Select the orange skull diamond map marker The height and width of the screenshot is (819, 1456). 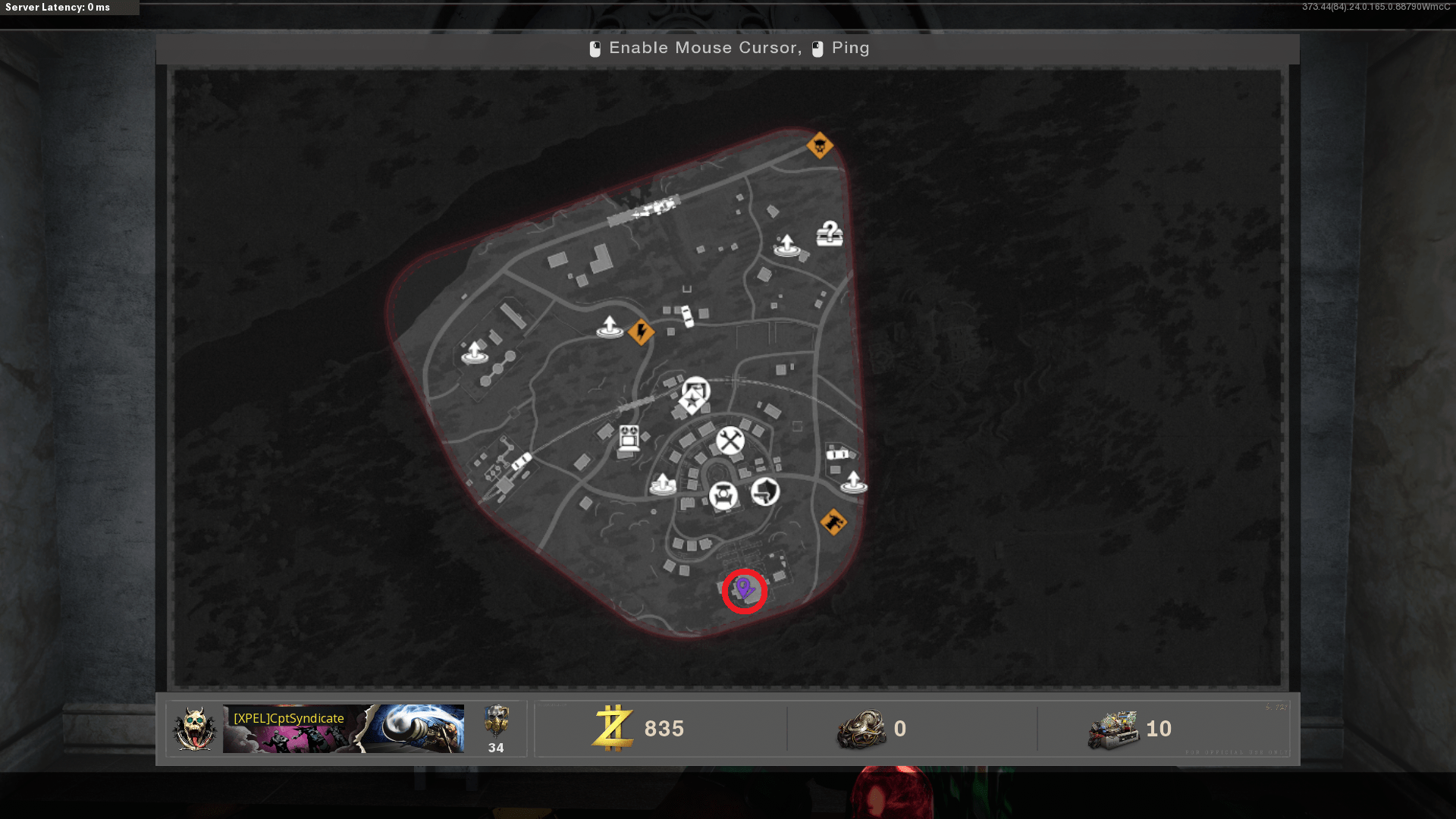(x=820, y=145)
